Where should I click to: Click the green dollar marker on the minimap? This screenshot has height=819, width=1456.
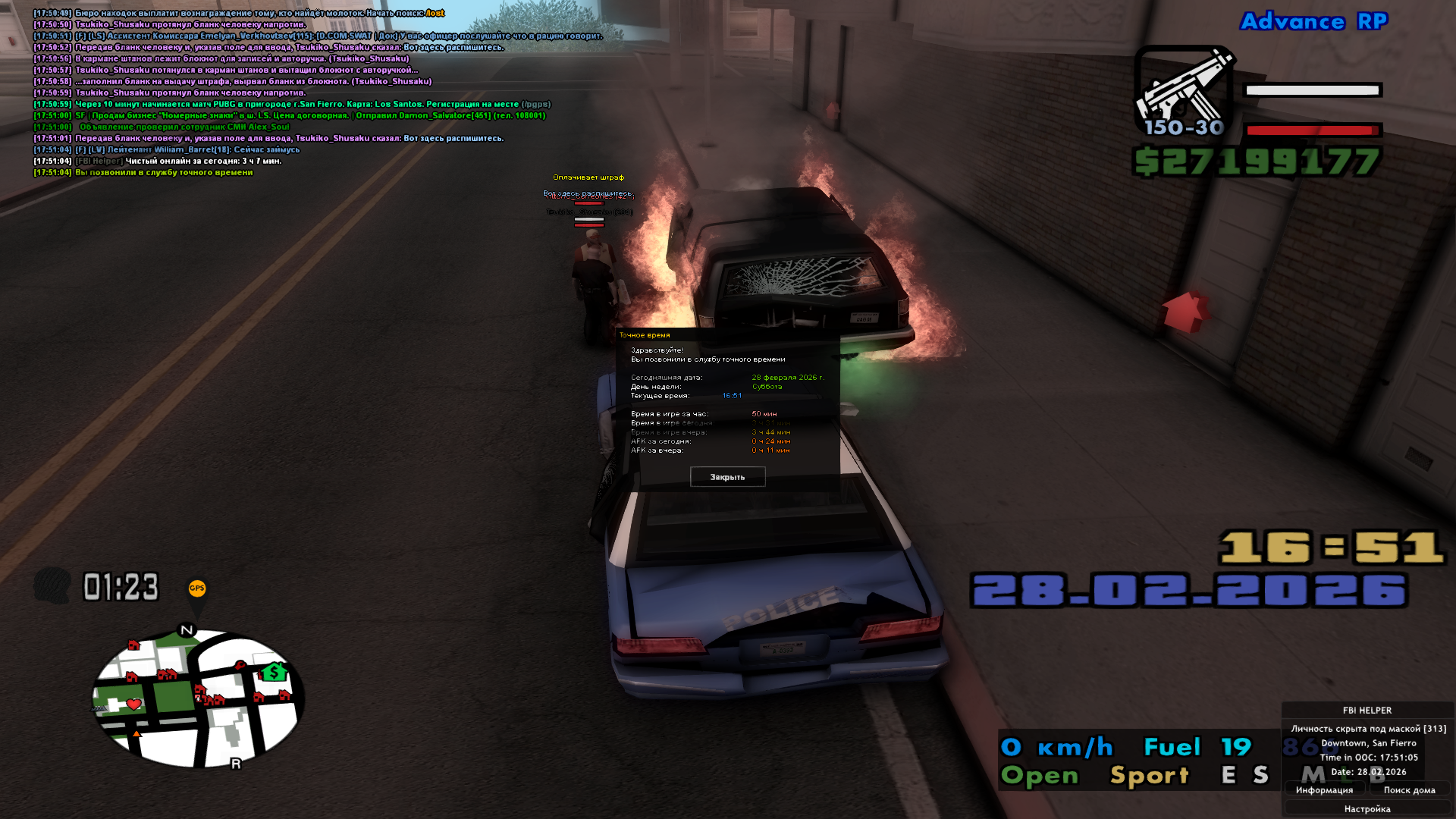pos(273,672)
